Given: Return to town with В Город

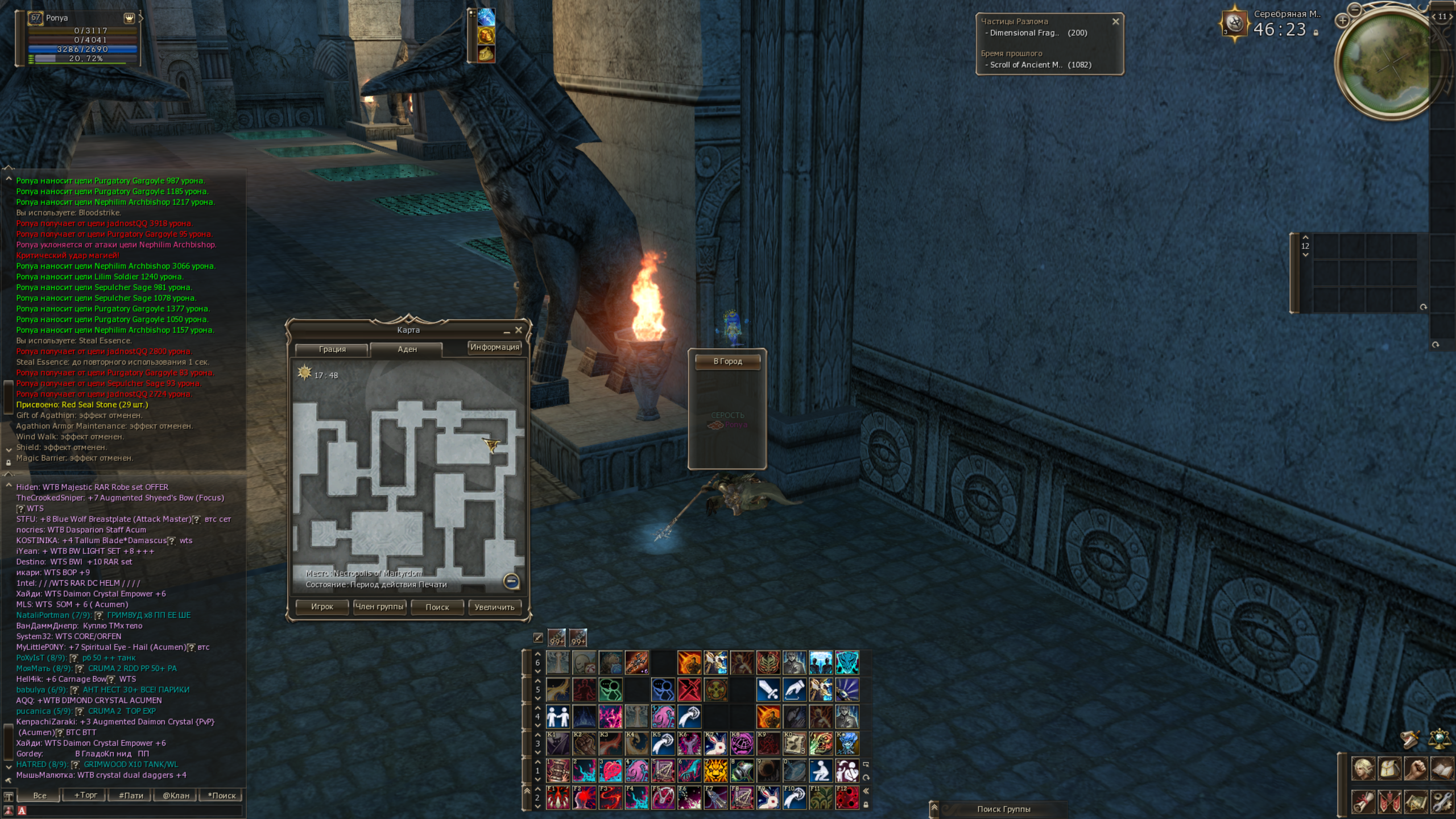Looking at the screenshot, I should (x=727, y=362).
